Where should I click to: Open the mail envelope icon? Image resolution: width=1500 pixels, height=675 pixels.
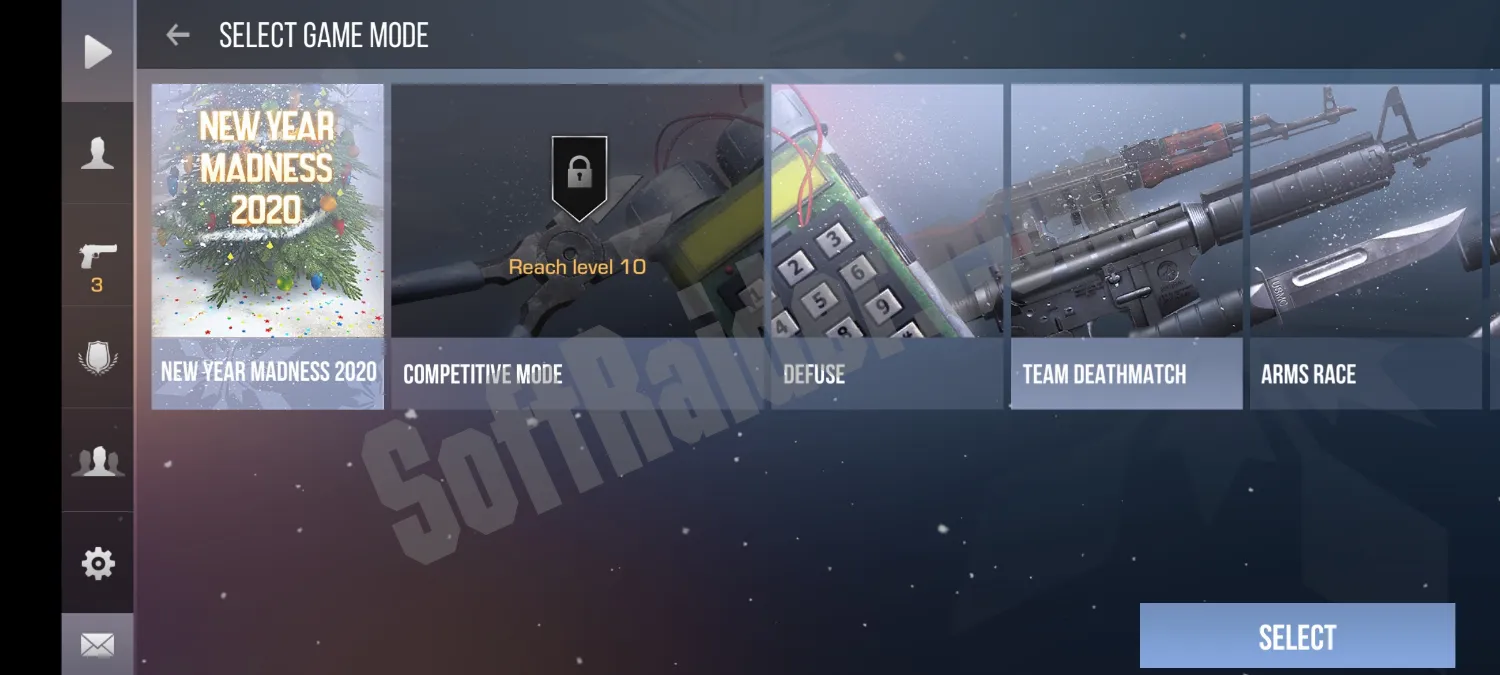(x=97, y=645)
